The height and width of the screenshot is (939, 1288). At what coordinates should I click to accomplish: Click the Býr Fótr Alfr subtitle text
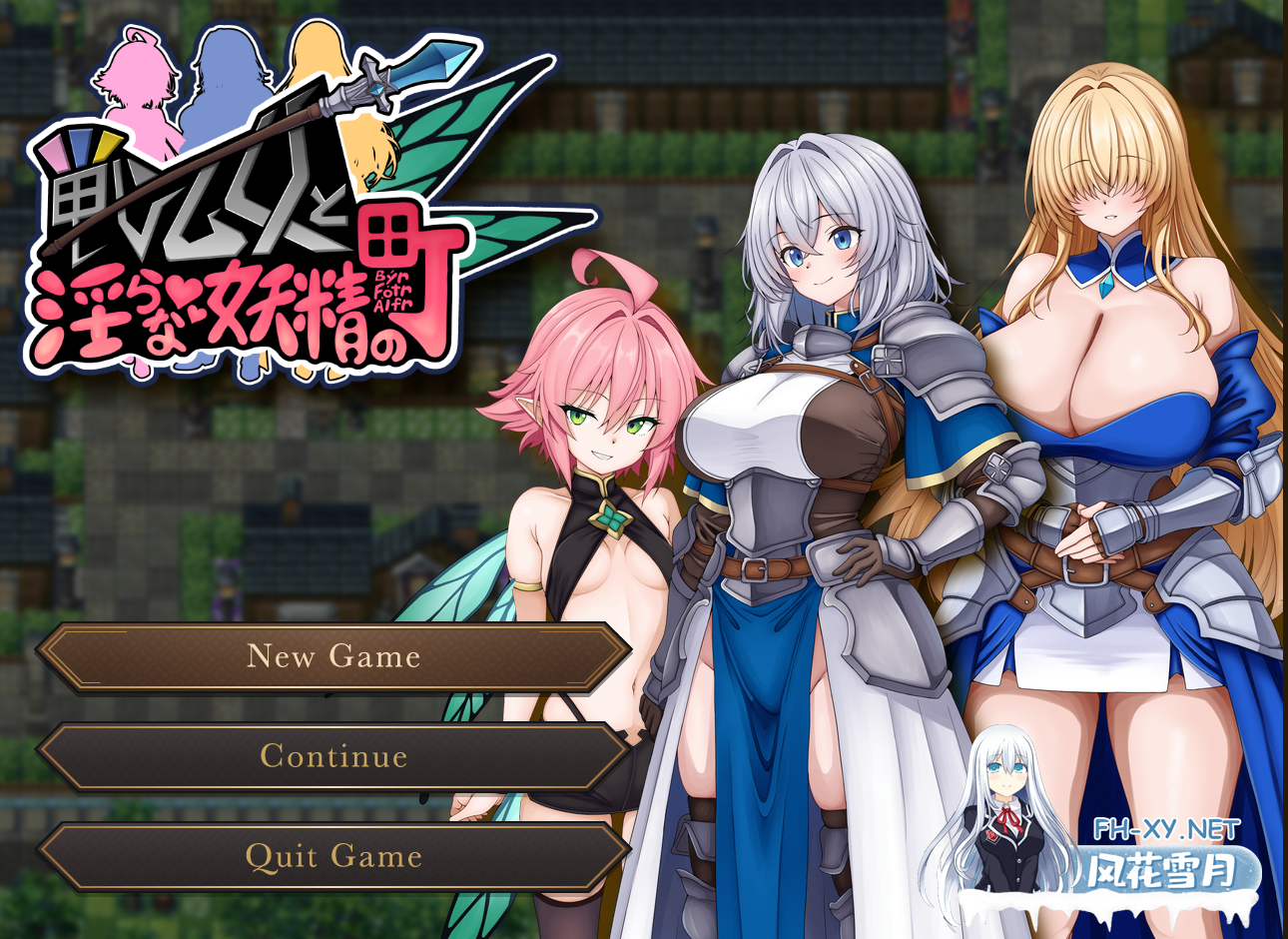tap(393, 293)
